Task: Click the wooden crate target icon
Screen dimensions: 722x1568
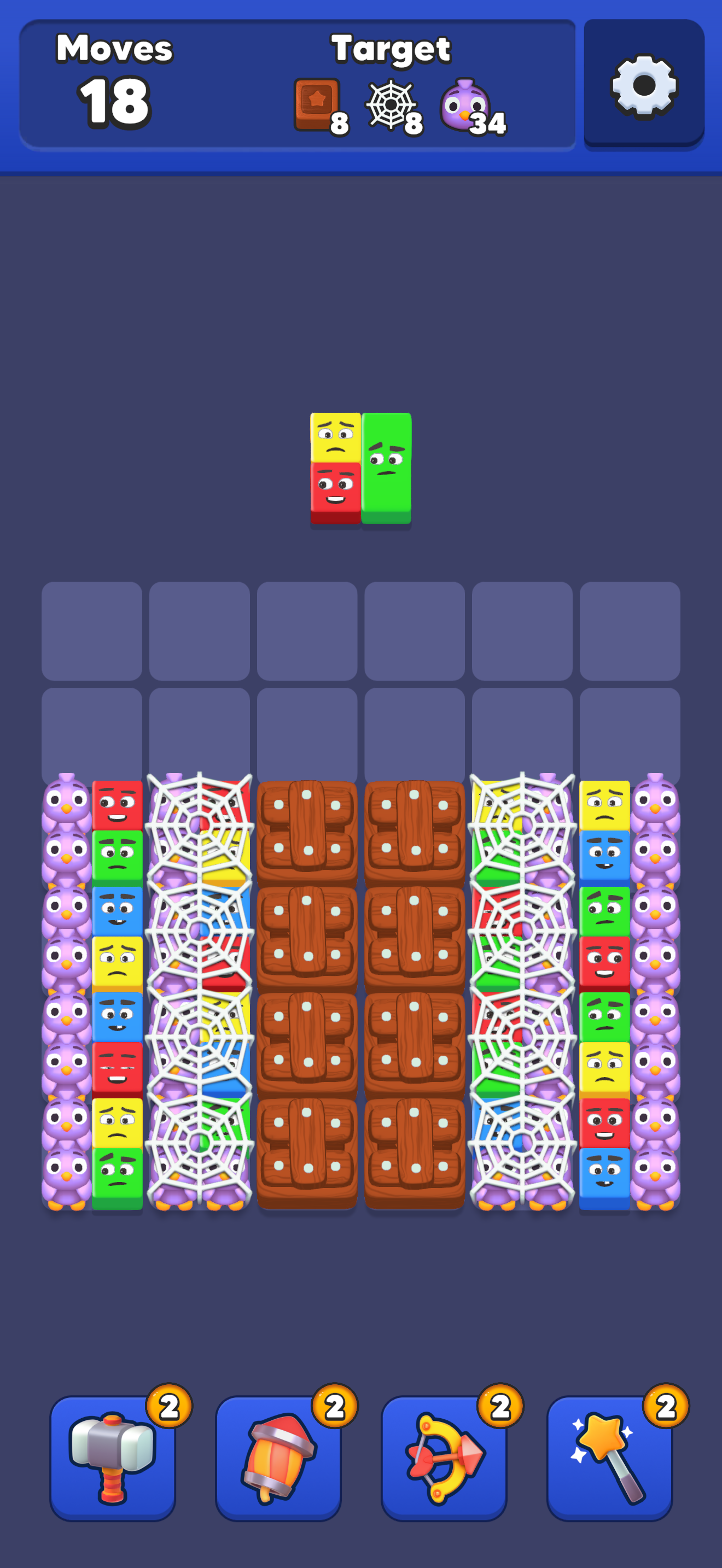Action: pos(317,103)
